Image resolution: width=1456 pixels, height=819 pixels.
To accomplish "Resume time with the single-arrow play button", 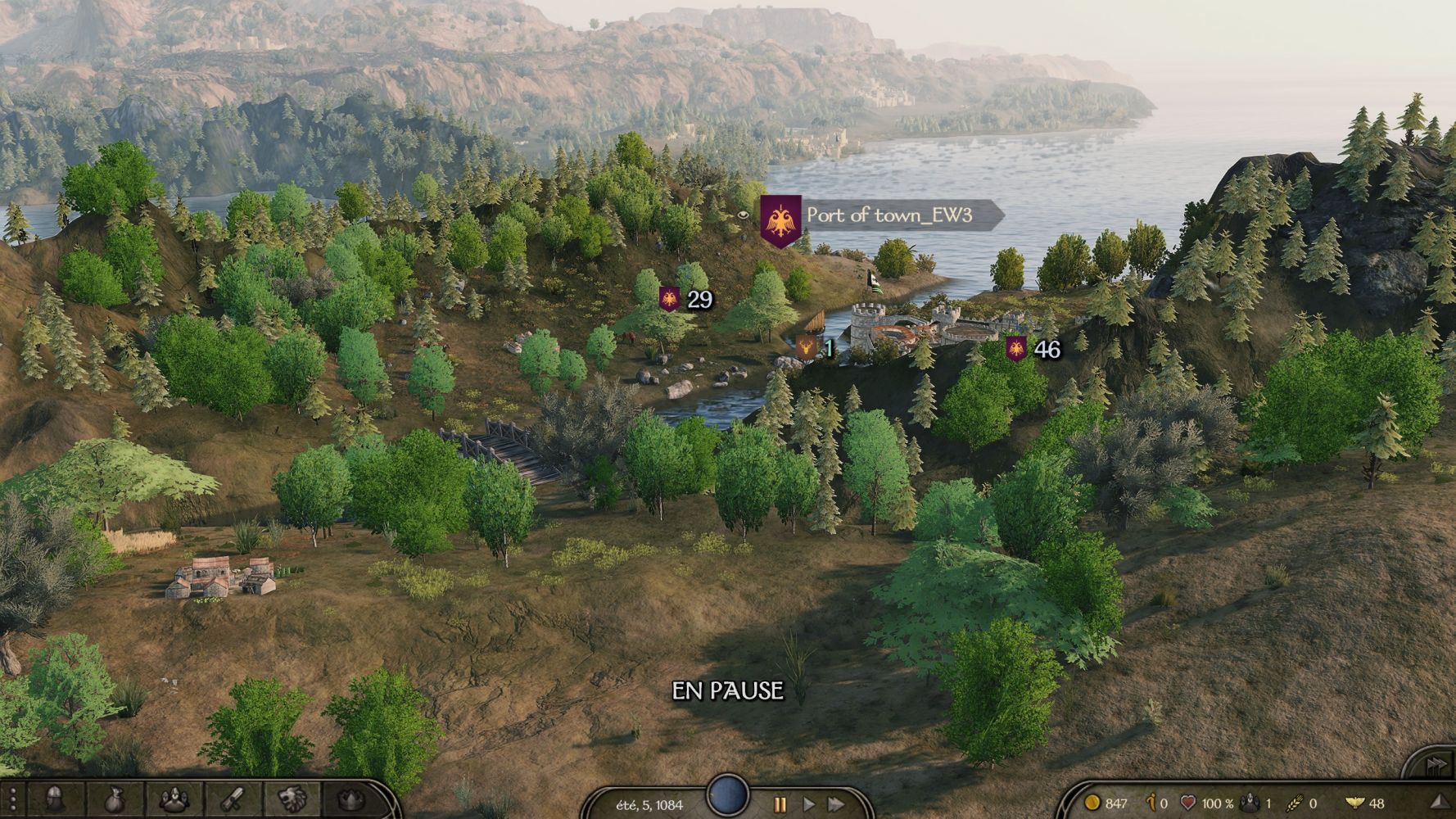I will click(x=809, y=804).
